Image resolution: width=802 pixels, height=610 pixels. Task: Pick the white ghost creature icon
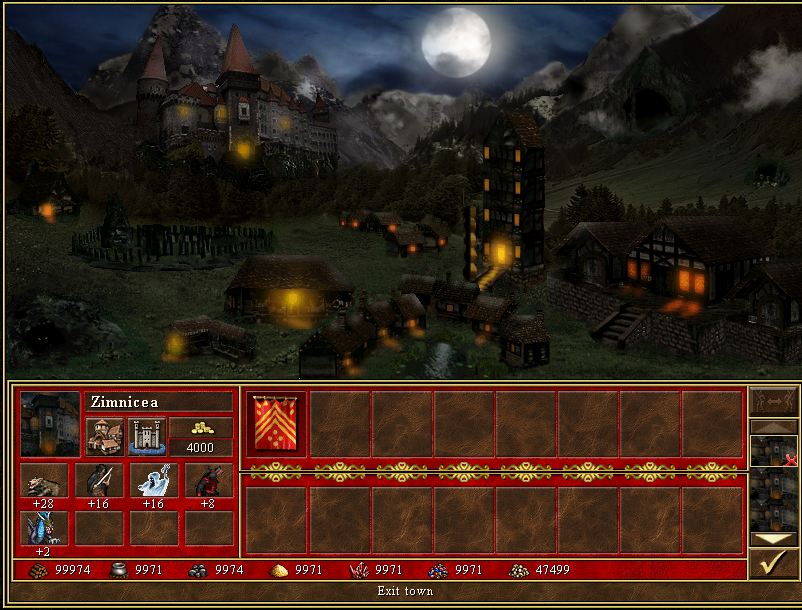pyautogui.click(x=154, y=480)
